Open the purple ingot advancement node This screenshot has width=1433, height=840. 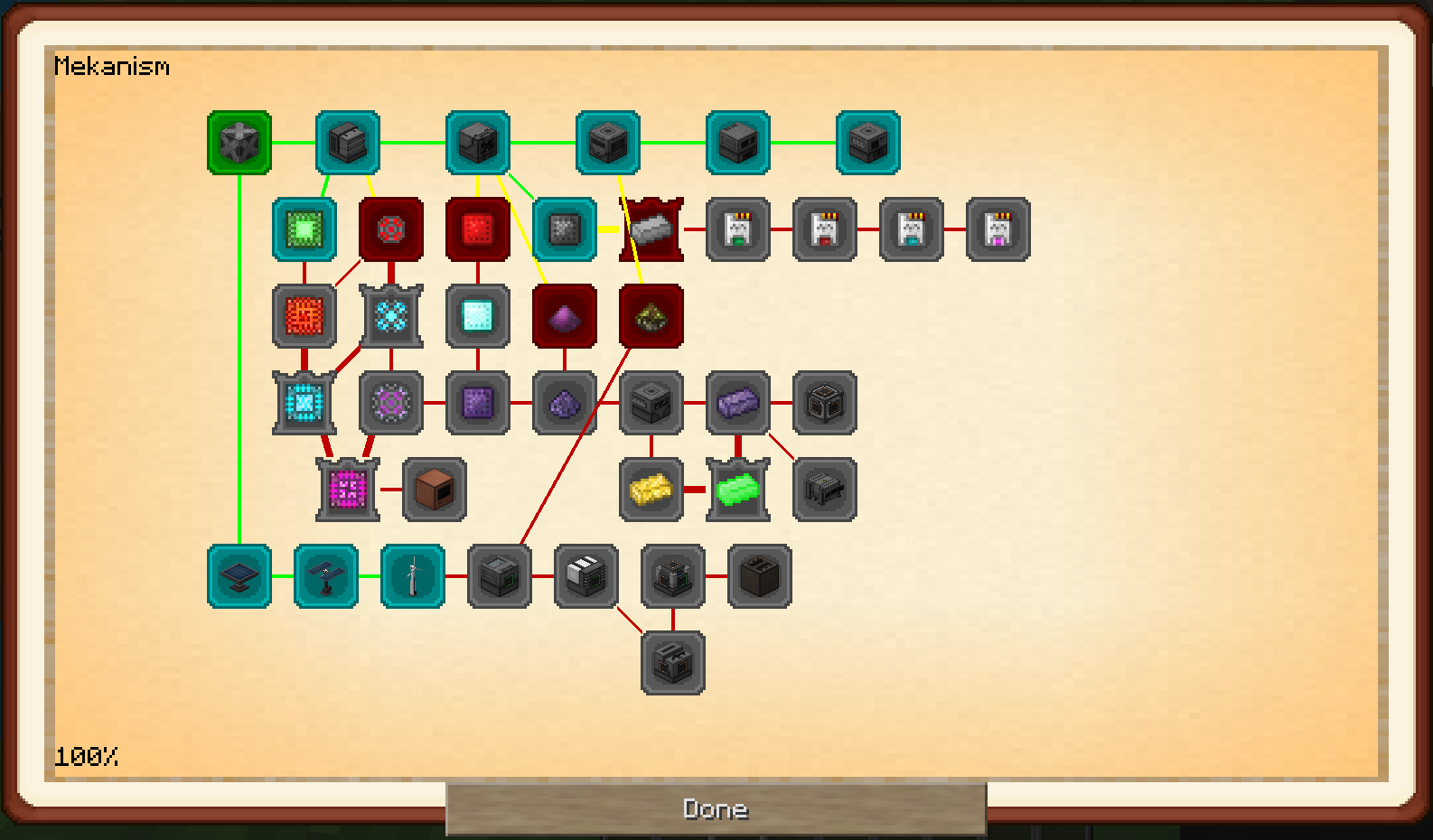[738, 403]
